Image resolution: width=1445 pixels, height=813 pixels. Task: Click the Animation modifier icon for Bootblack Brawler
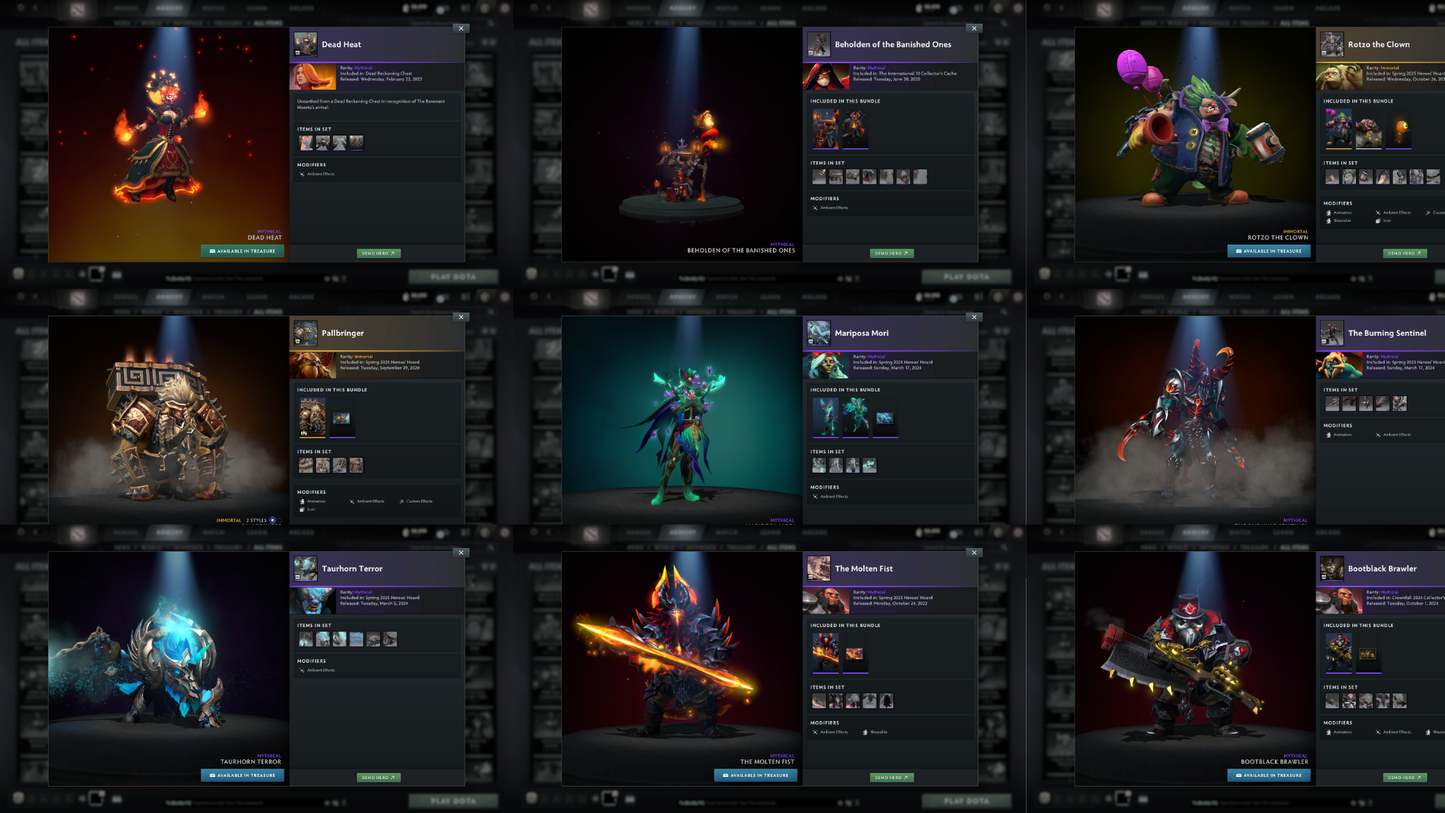(x=1329, y=732)
